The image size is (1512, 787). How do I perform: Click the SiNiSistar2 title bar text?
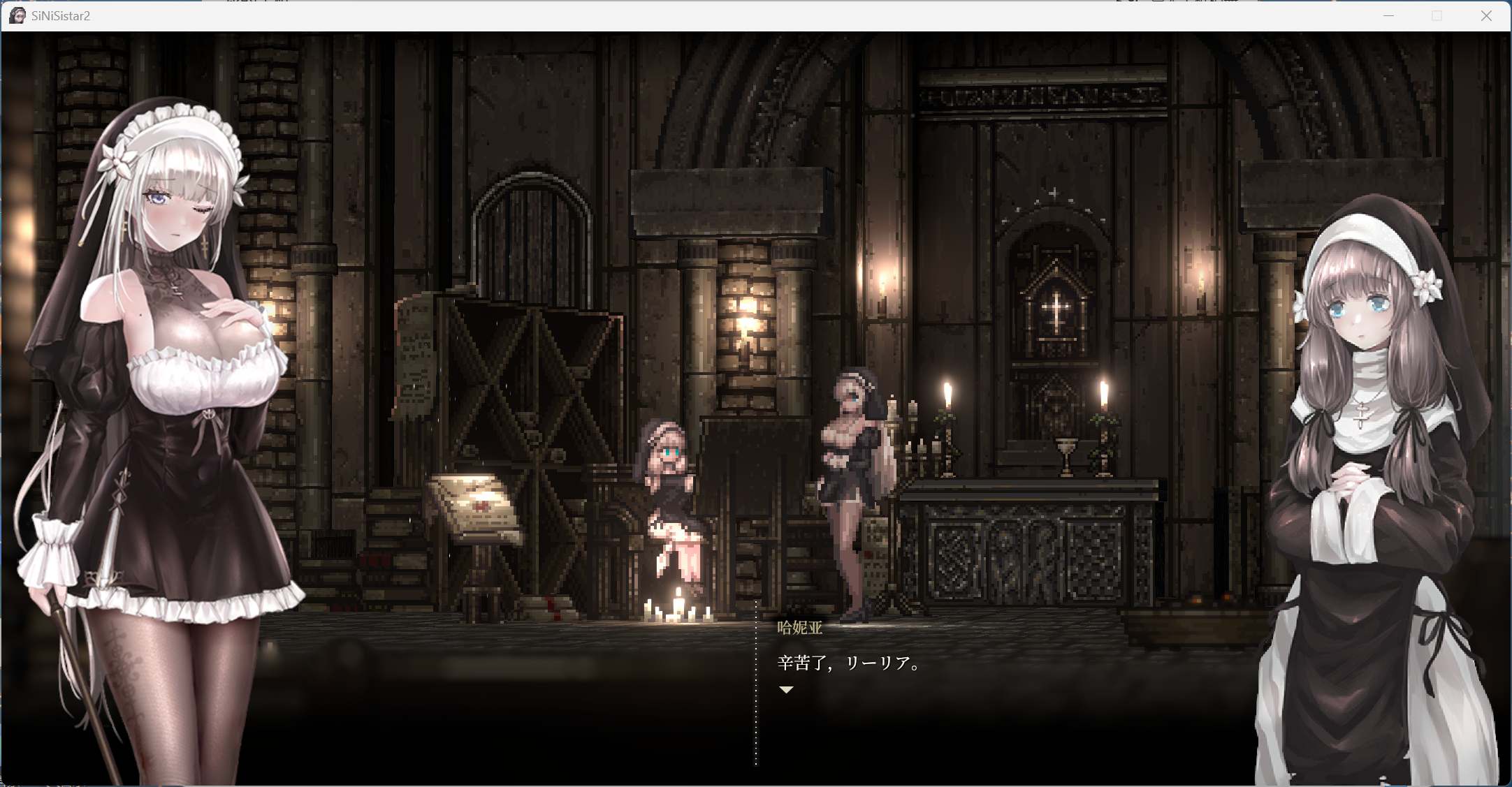[x=59, y=15]
